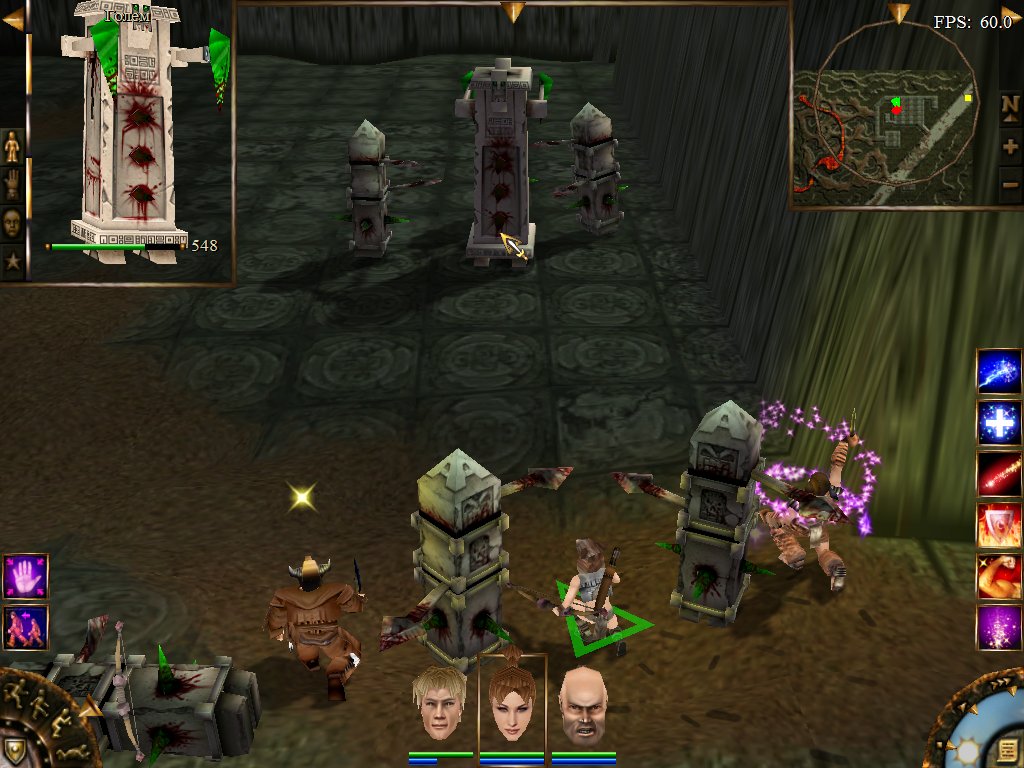
Task: Cast the blue lightning spell
Action: [x=999, y=373]
